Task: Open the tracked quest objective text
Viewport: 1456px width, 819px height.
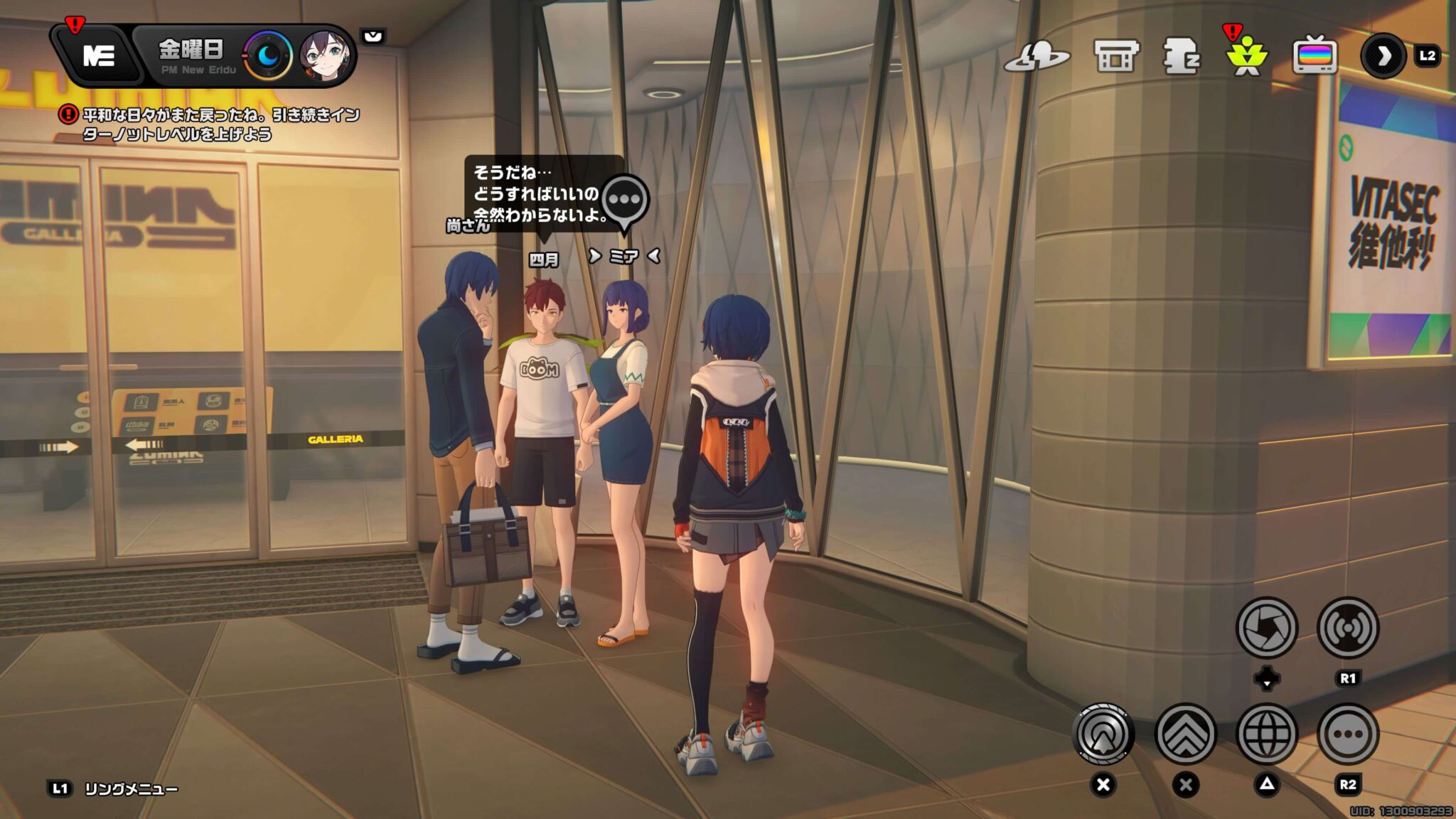Action: click(x=220, y=124)
